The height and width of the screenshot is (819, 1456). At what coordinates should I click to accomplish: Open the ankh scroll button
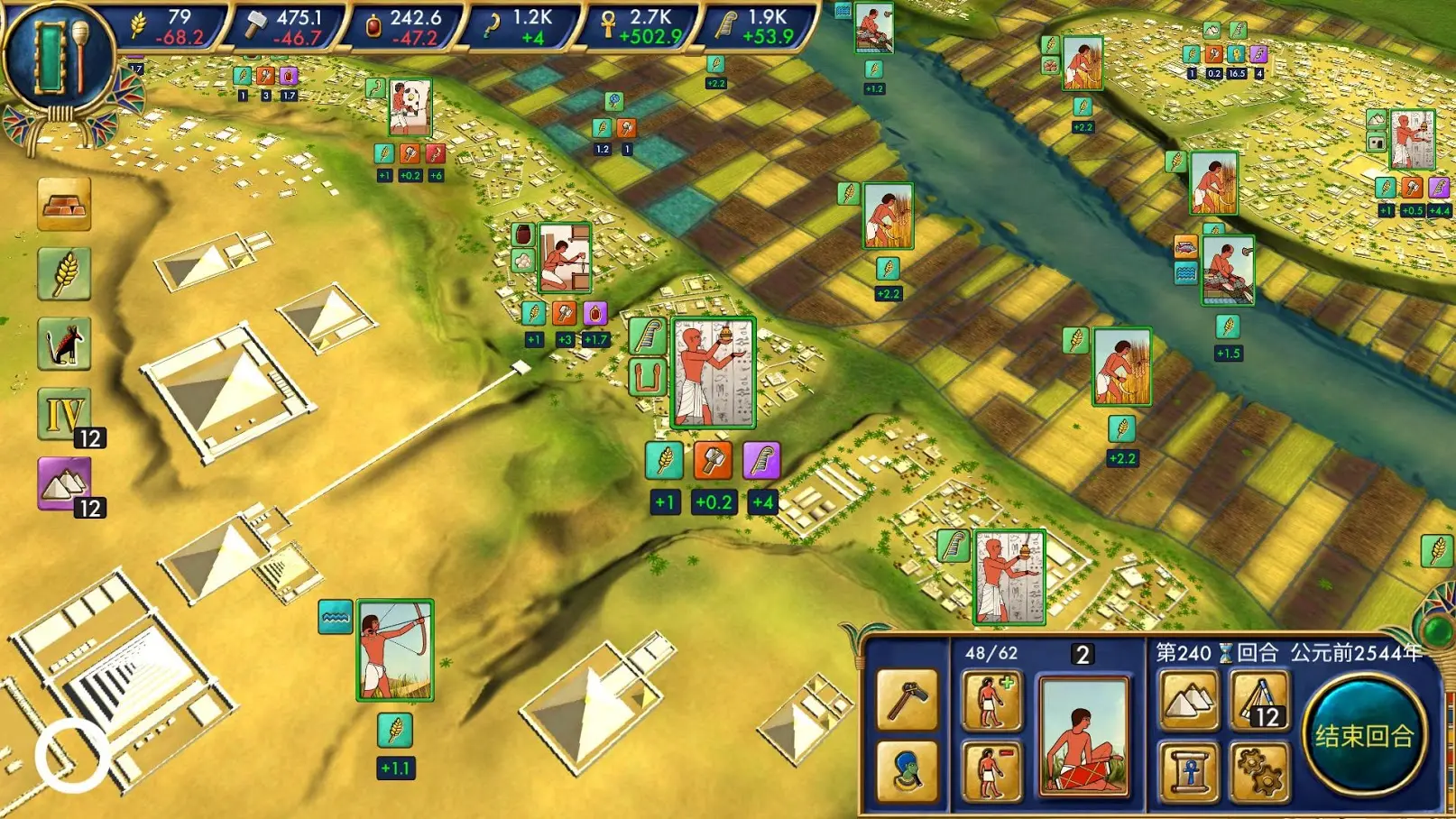[x=1190, y=771]
